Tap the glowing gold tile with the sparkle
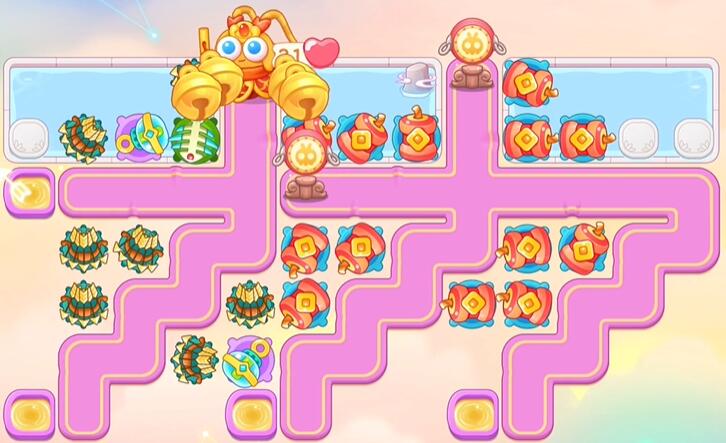This screenshot has height=443, width=726. point(27,189)
